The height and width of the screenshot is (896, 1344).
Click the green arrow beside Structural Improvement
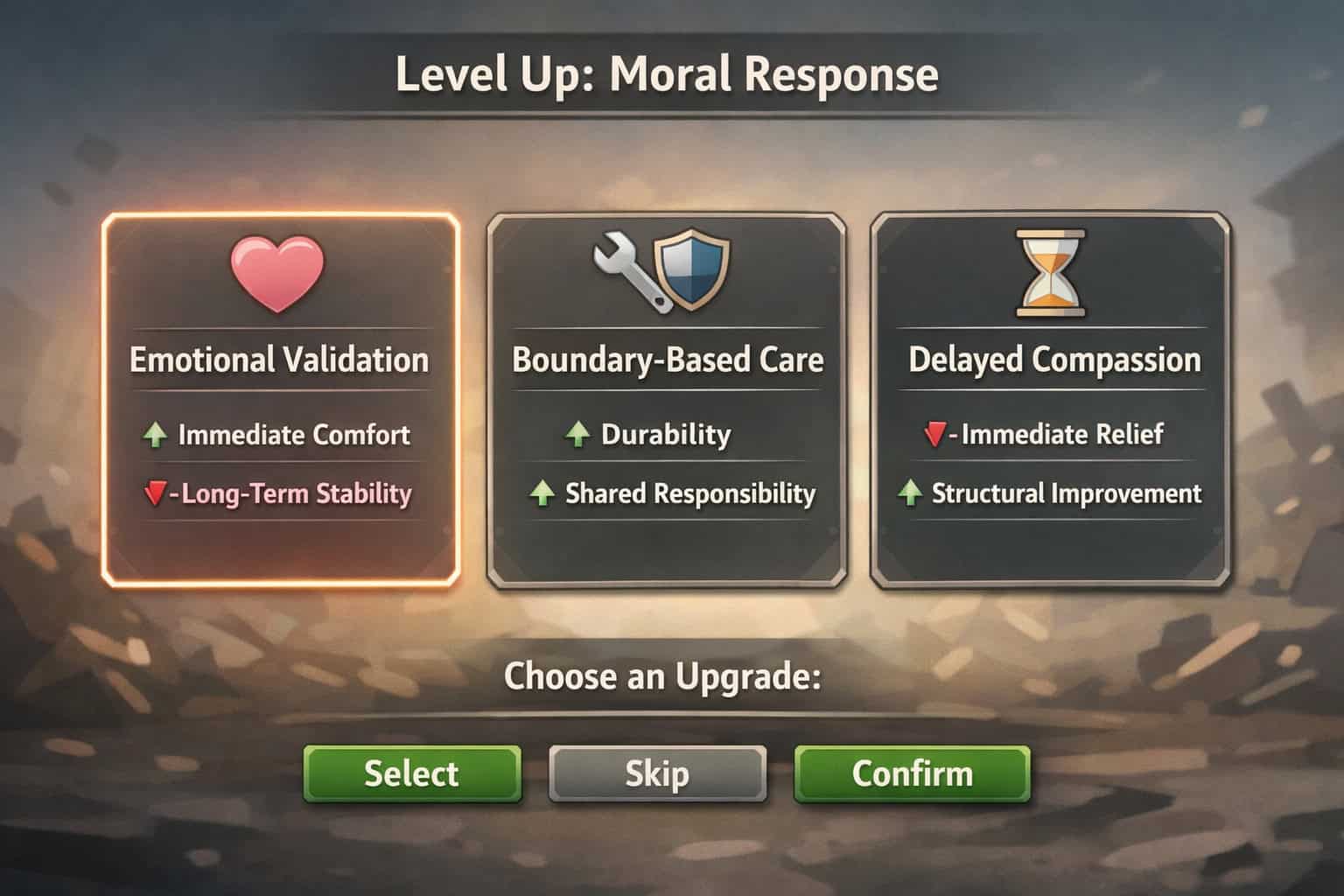point(912,493)
